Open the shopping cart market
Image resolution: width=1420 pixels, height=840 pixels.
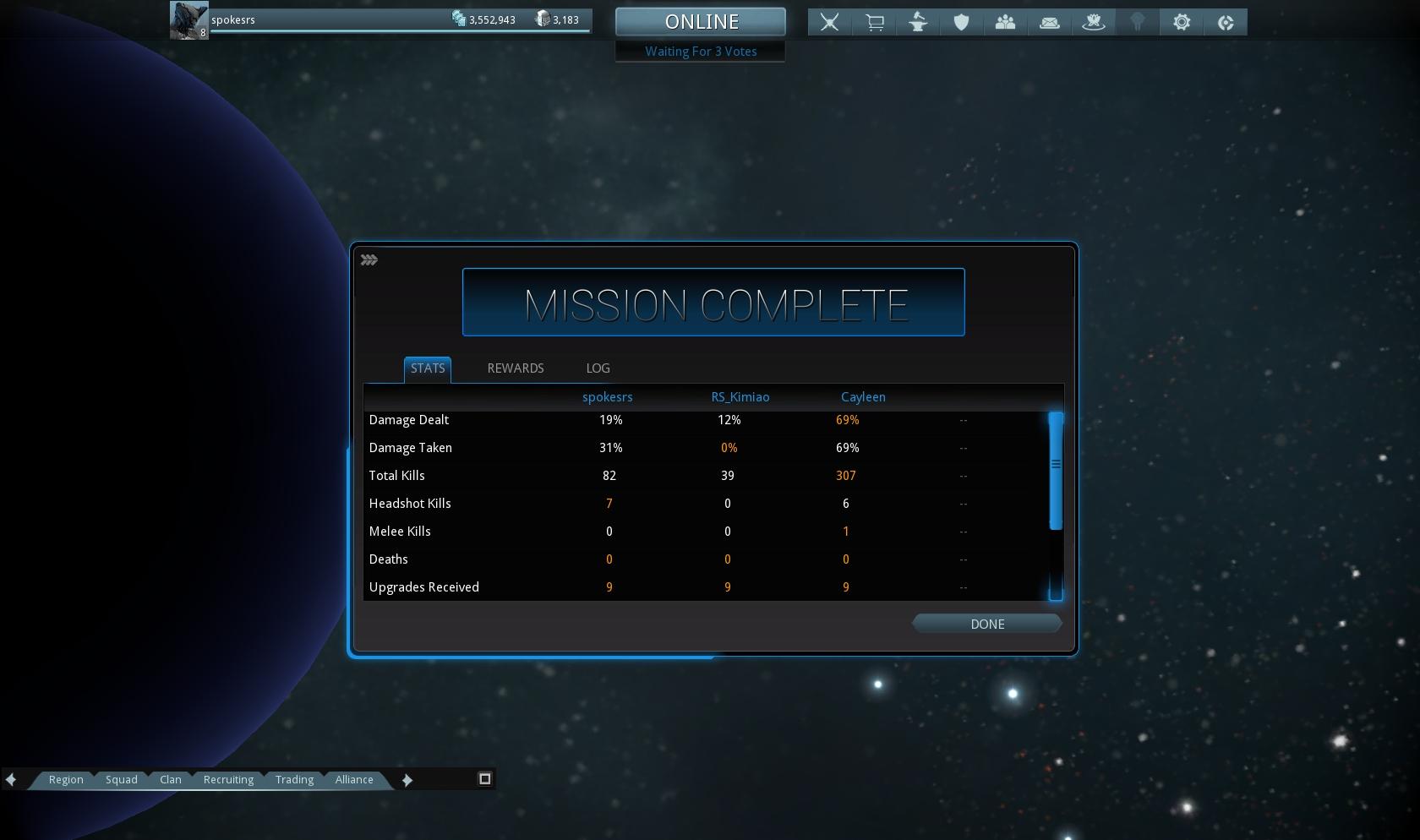pos(874,22)
